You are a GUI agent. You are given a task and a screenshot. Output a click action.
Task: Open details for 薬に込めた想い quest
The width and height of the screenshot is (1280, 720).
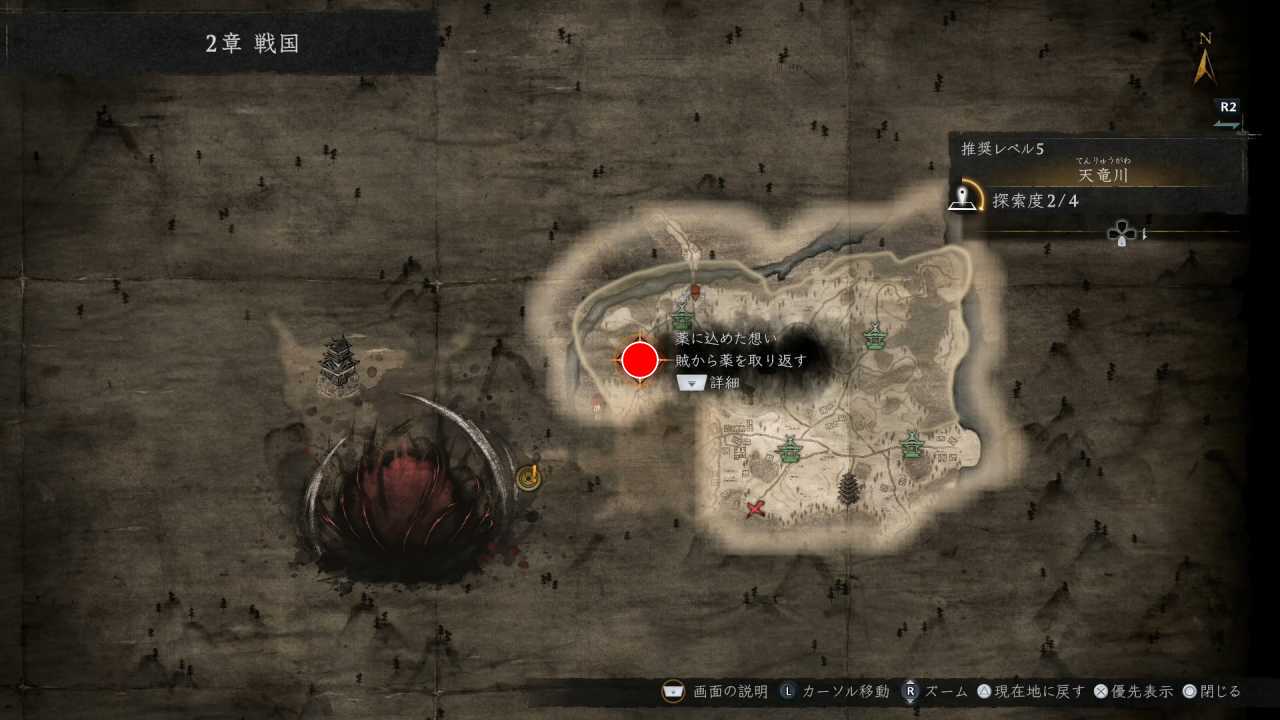(x=692, y=382)
